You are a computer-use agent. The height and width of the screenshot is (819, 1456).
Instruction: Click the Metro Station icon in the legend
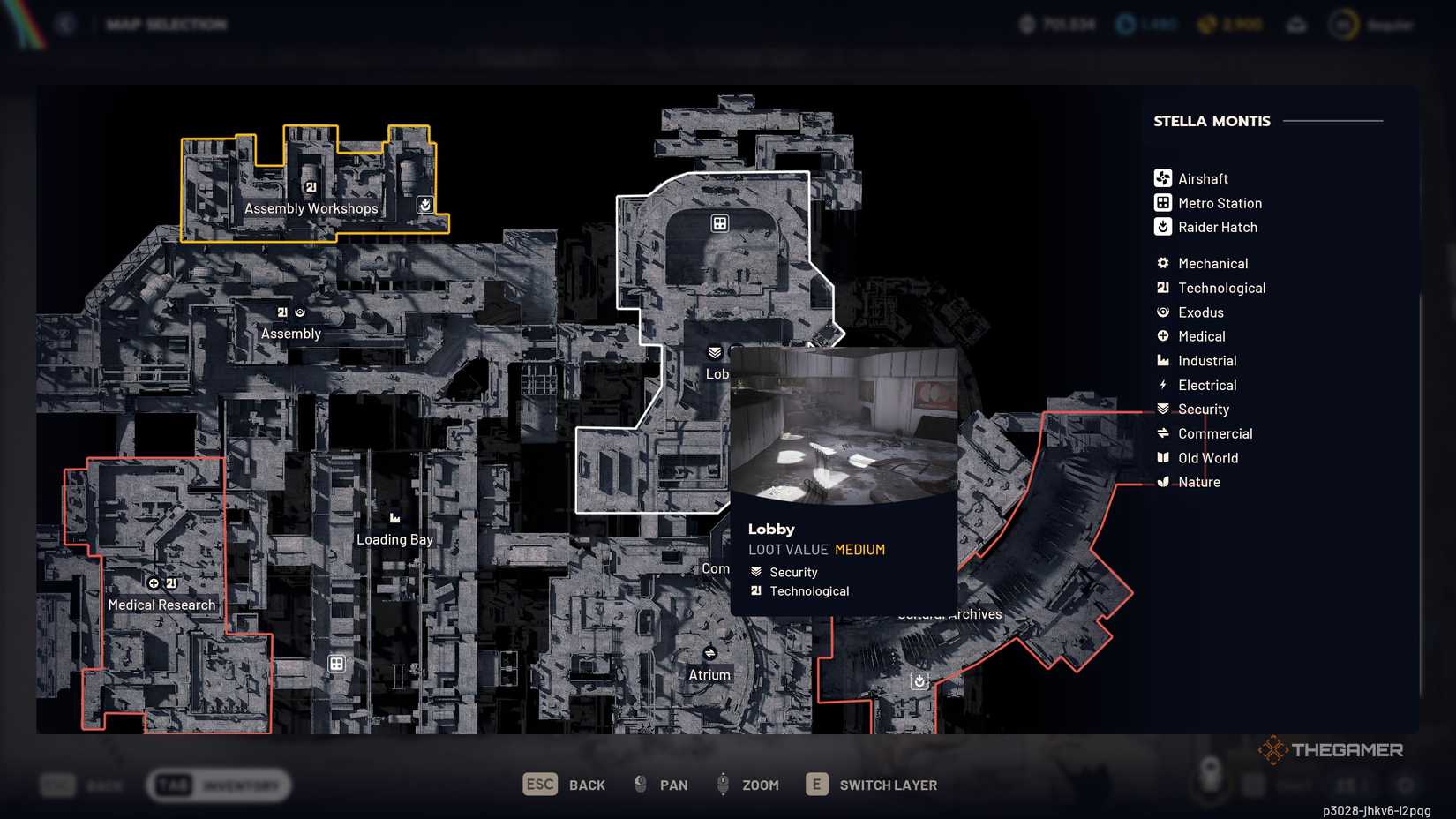[1162, 202]
